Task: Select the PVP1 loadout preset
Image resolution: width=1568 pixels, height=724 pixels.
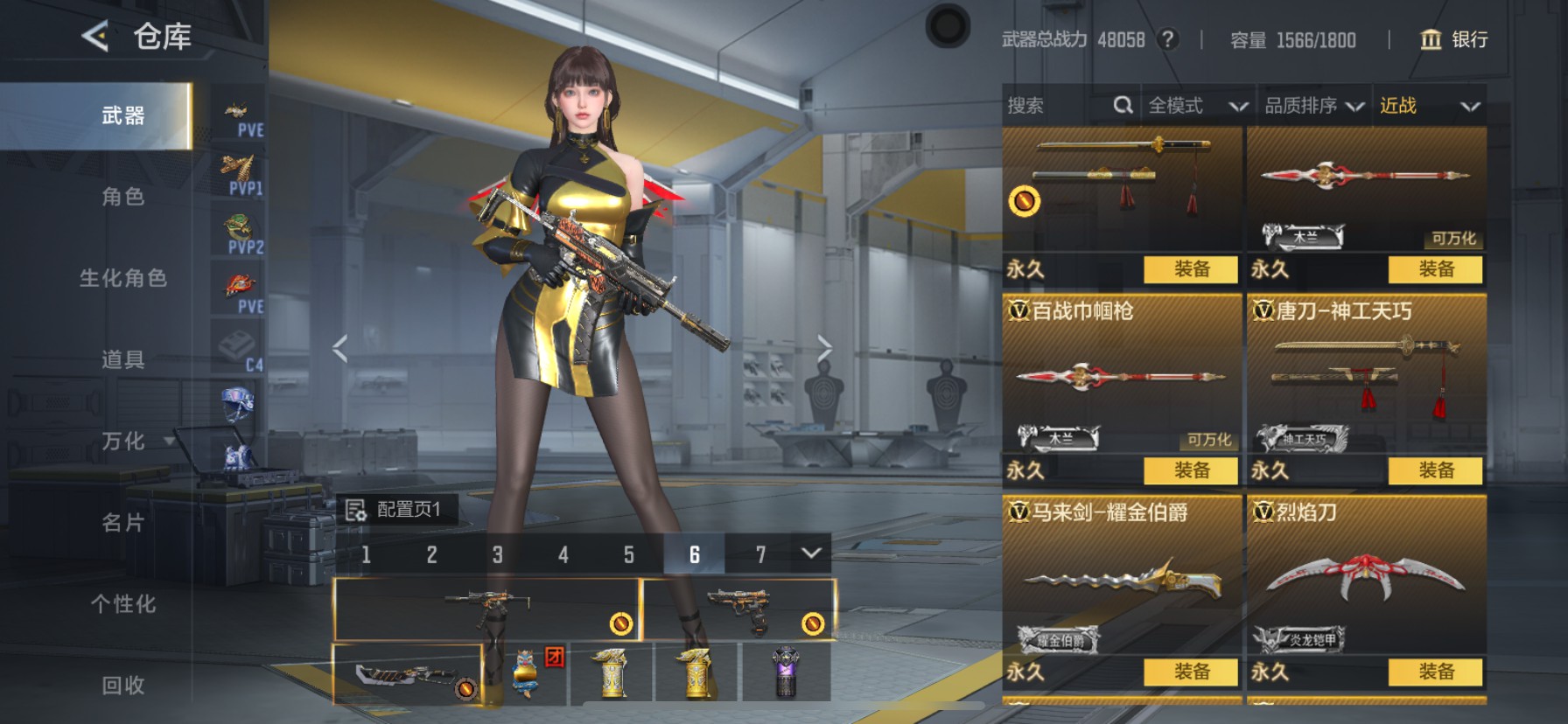Action: point(241,175)
